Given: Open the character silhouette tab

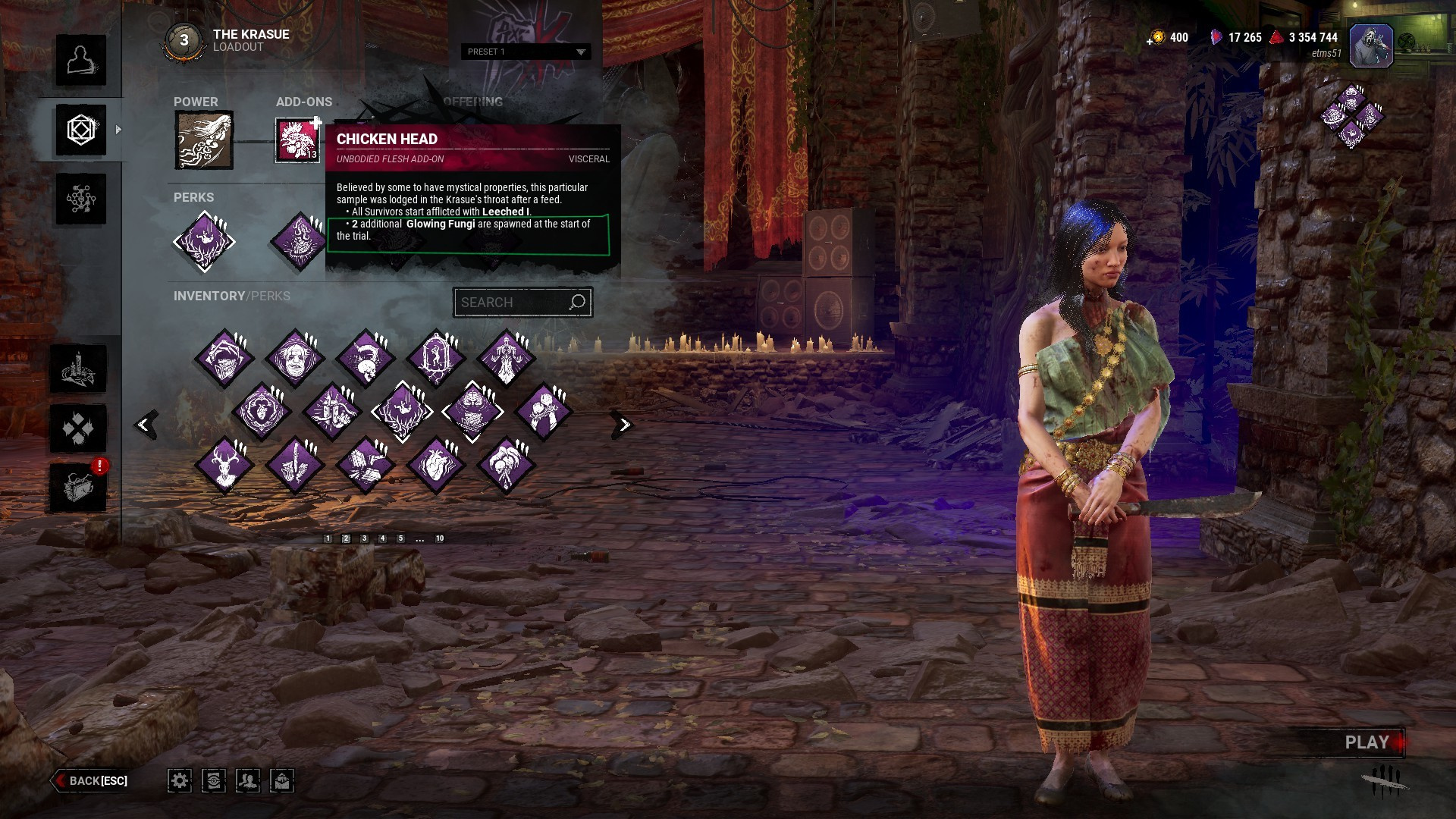Looking at the screenshot, I should pyautogui.click(x=80, y=60).
